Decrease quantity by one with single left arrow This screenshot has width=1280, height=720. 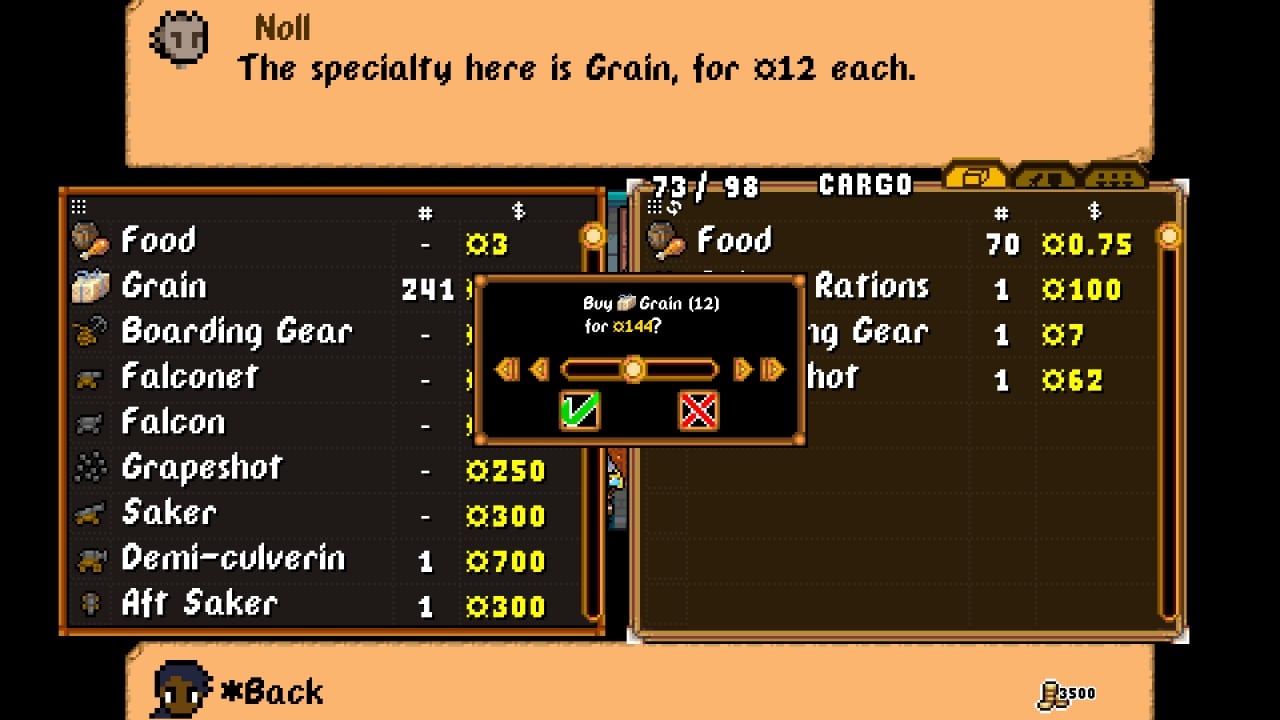pos(540,370)
